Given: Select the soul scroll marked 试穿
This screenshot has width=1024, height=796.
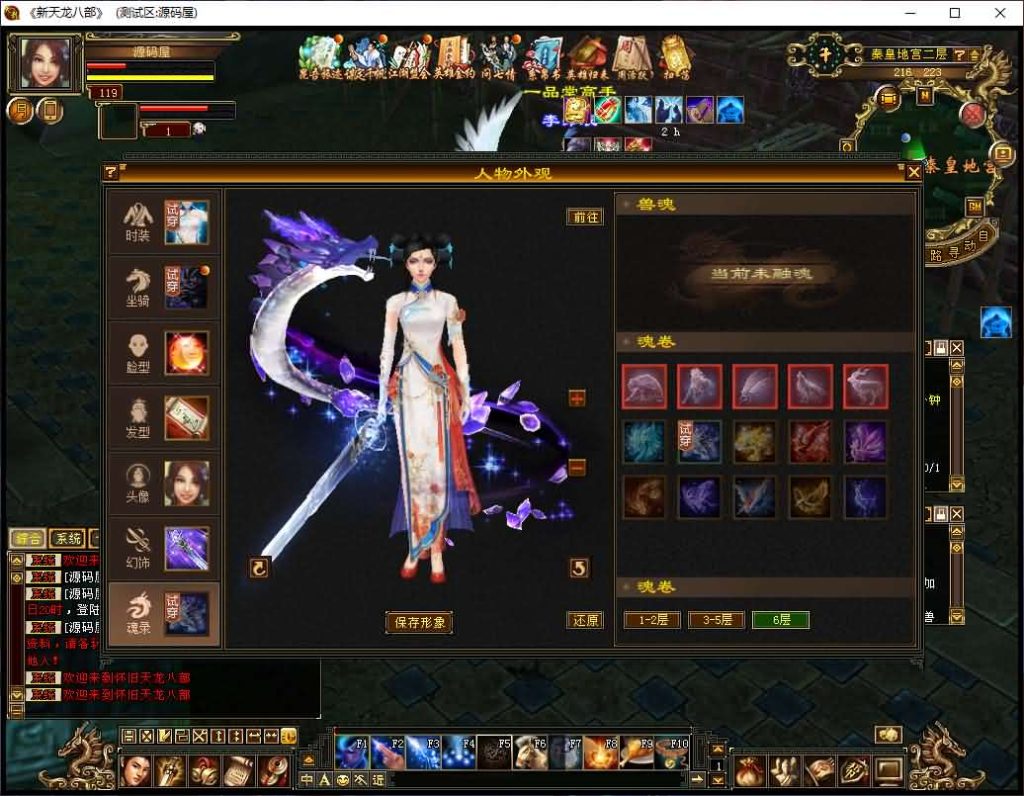Looking at the screenshot, I should tap(699, 441).
